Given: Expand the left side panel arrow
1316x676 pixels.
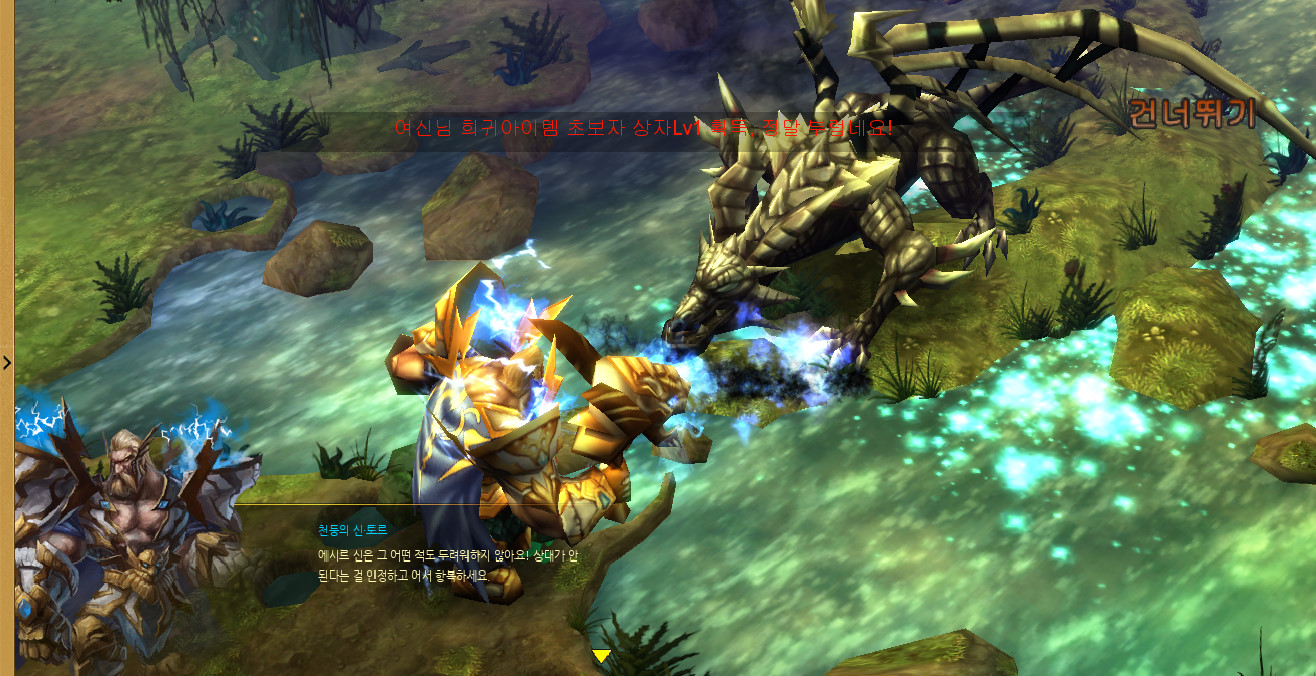Looking at the screenshot, I should pyautogui.click(x=7, y=363).
